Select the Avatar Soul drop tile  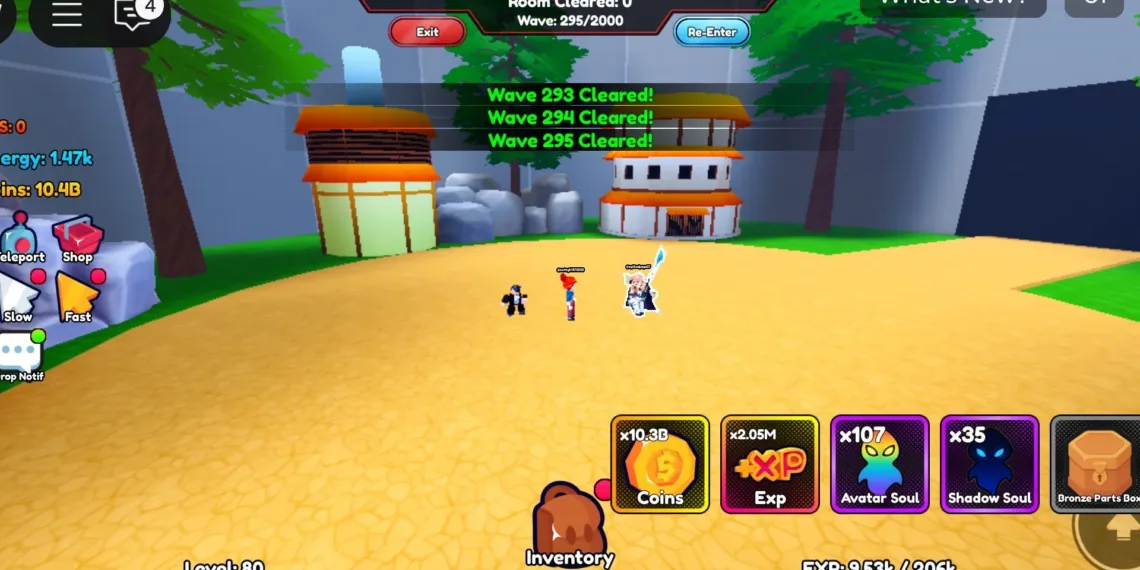click(880, 464)
